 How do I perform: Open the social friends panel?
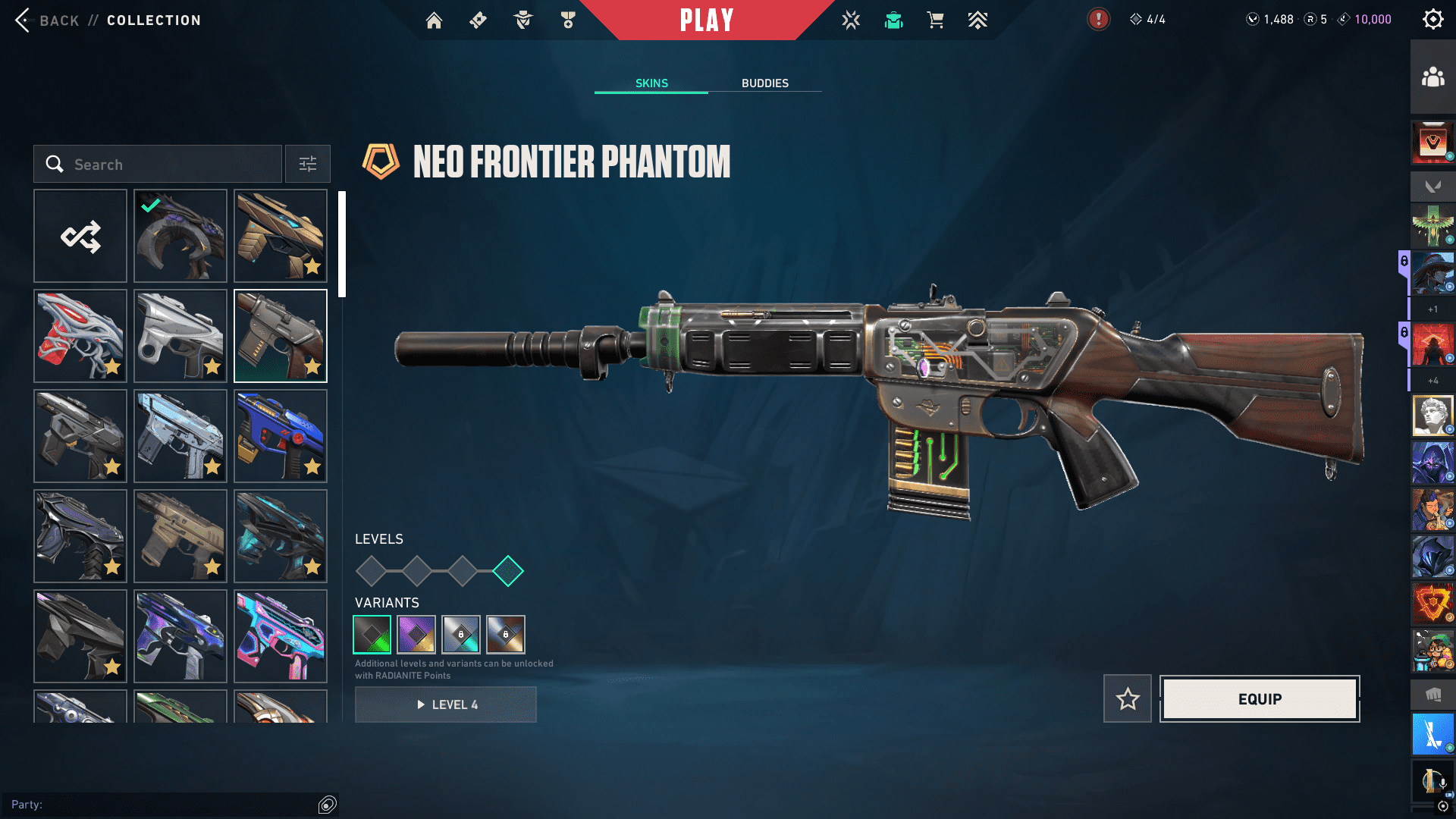(x=1432, y=77)
